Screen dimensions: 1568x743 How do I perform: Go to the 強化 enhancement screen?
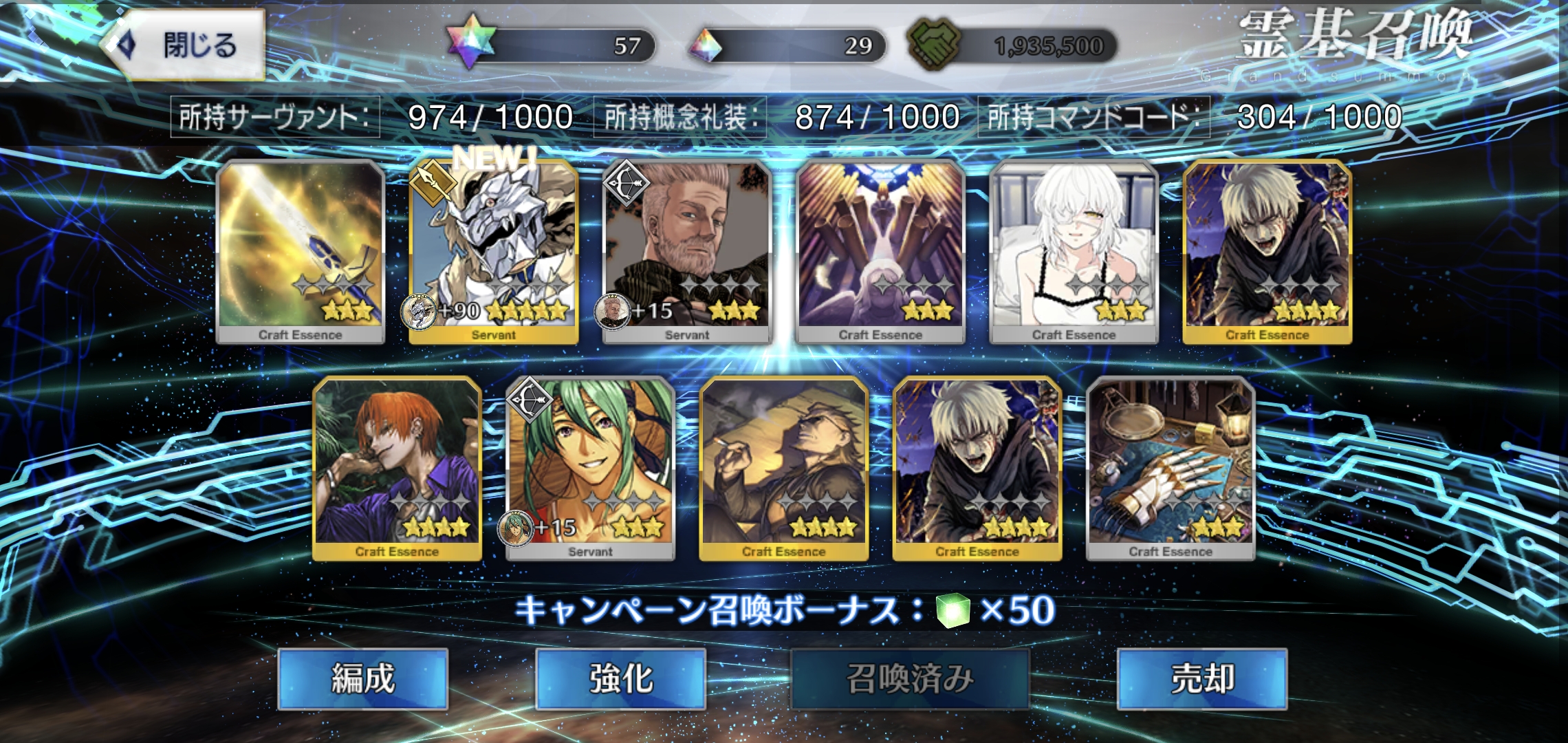pos(620,678)
